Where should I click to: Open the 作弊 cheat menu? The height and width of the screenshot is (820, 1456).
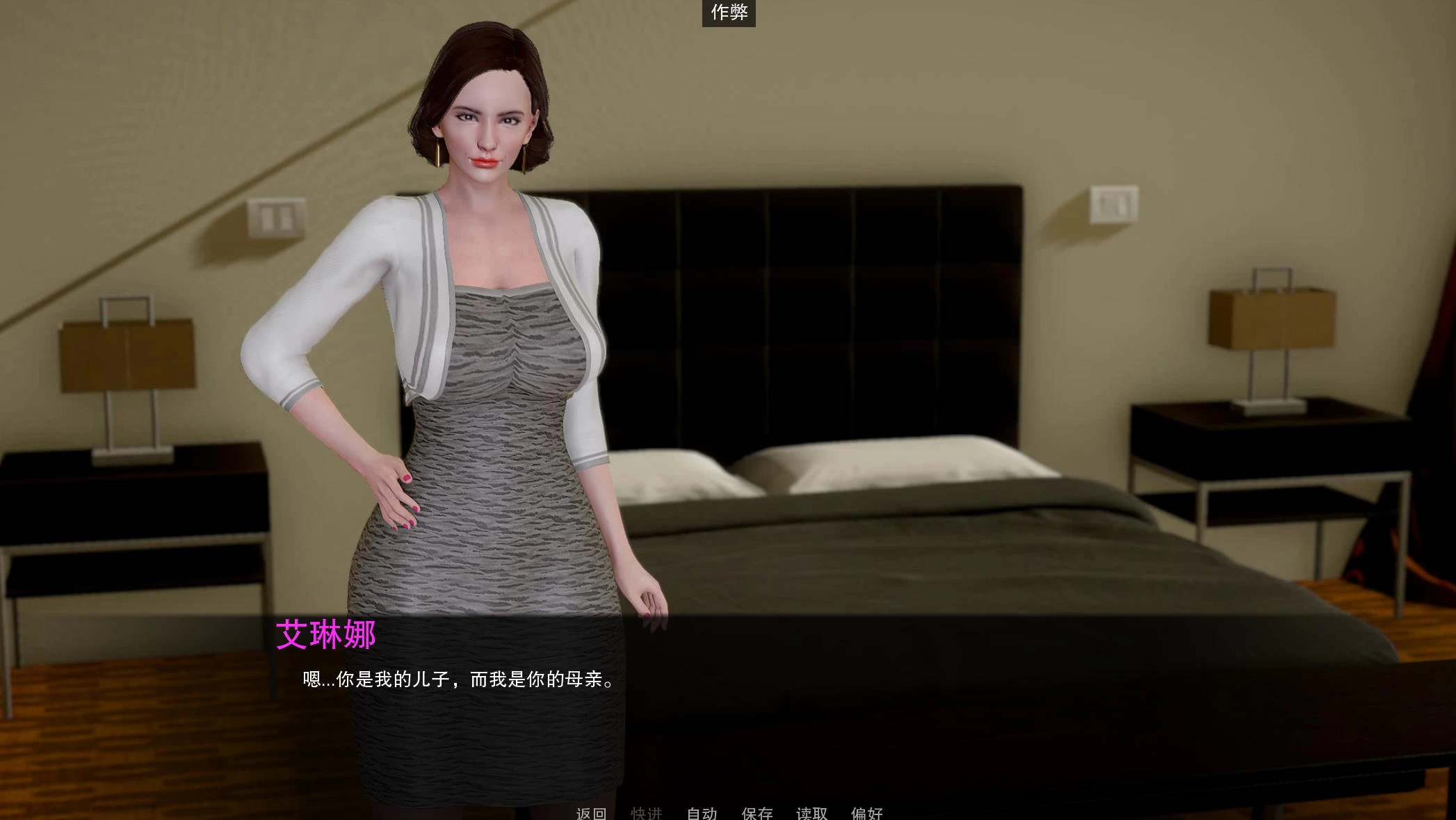727,14
